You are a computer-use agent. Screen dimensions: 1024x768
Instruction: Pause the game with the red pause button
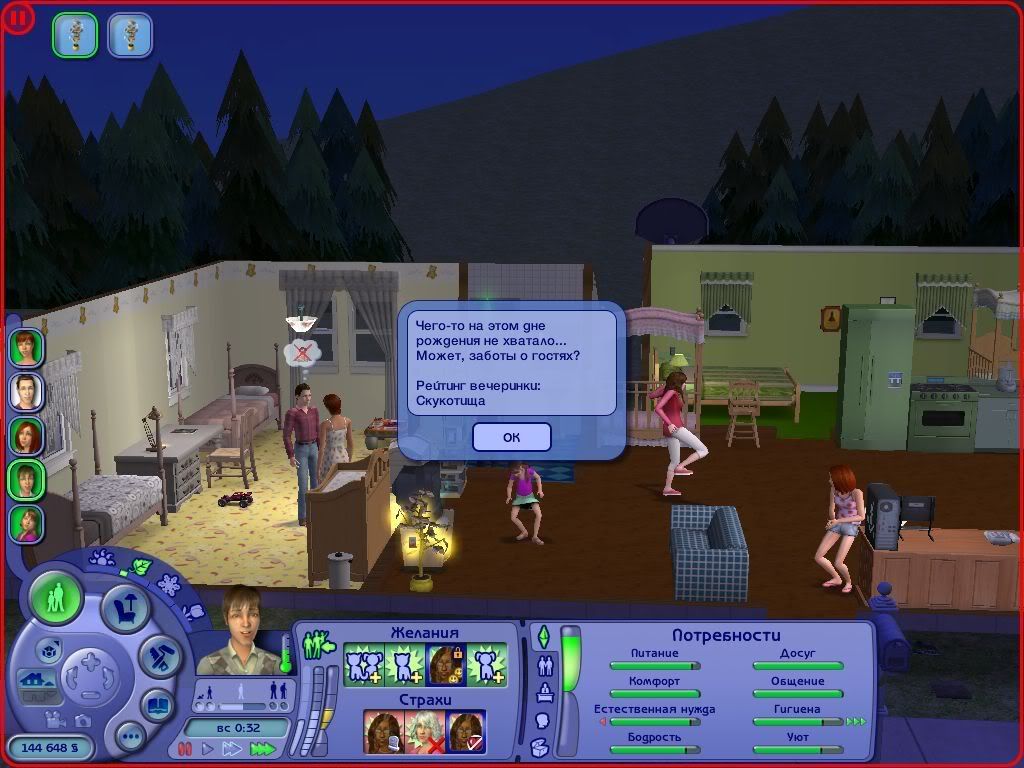[184, 748]
